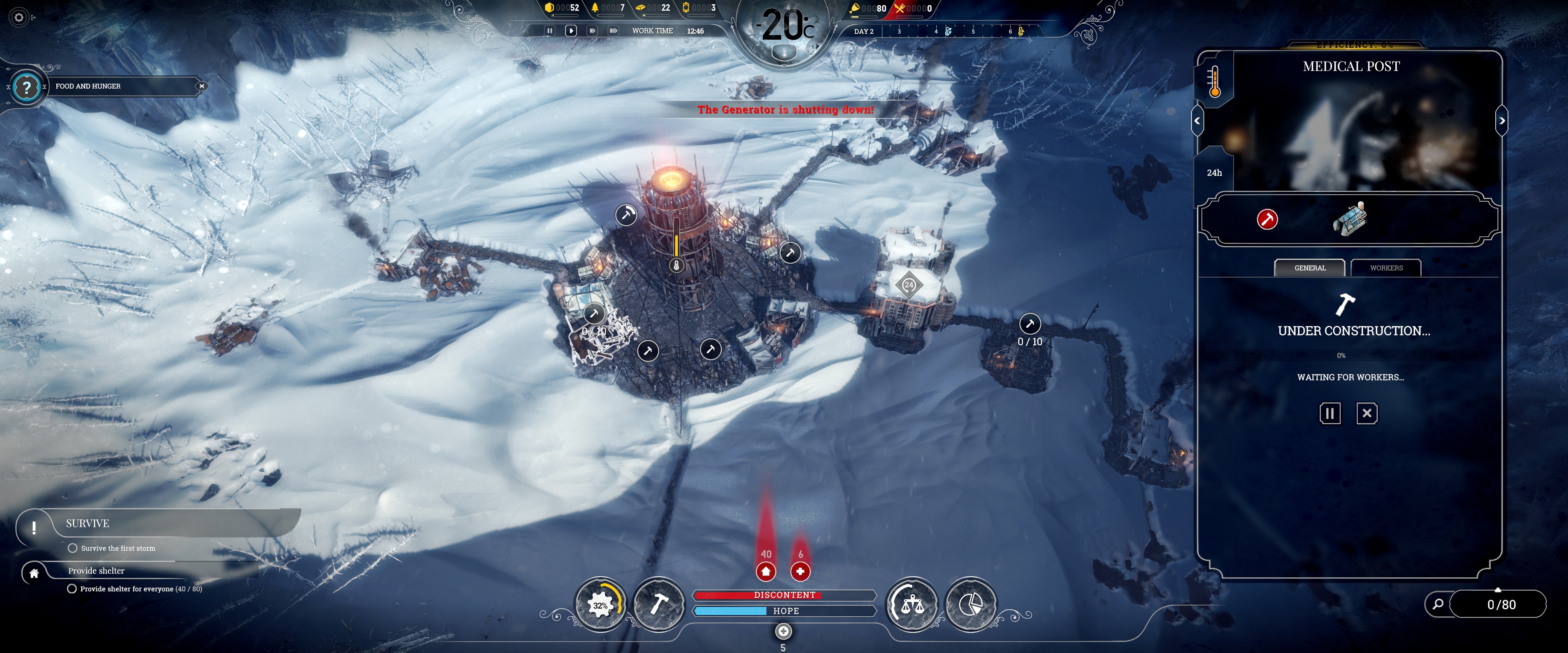Open the economy pie chart panel

970,605
